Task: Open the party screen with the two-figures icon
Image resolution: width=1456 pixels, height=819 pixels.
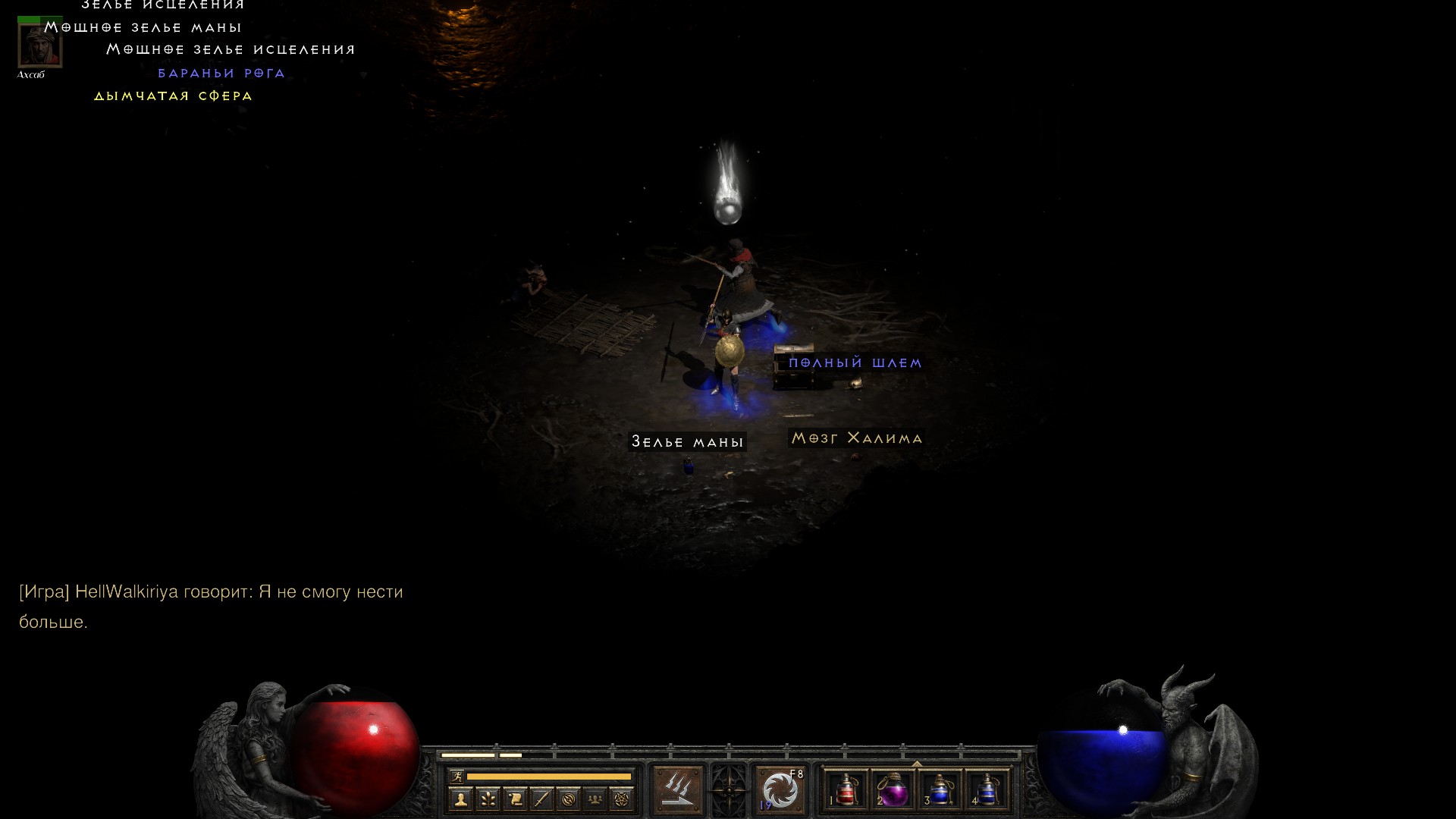Action: click(595, 799)
